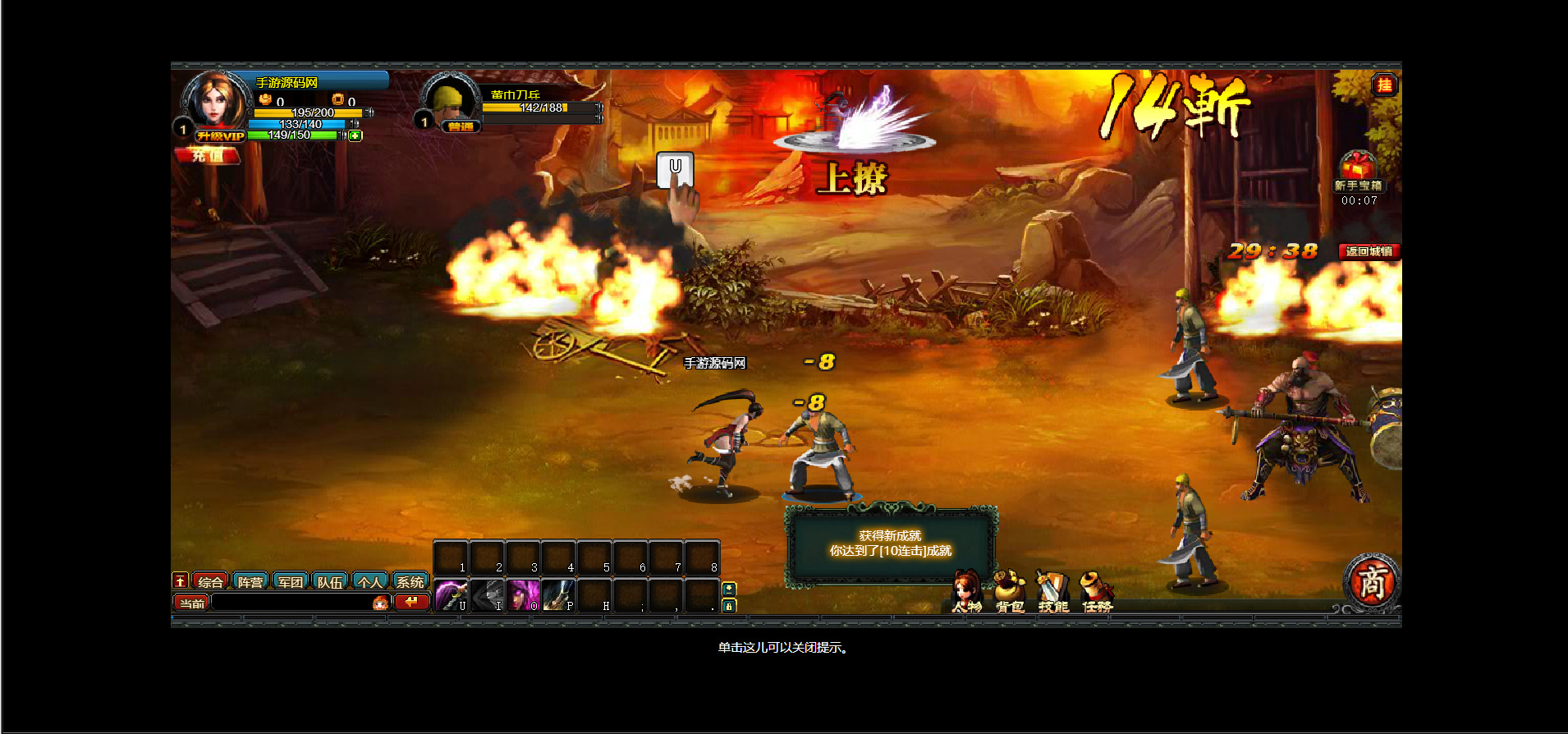Open the 技能 skills menu
This screenshot has width=1568, height=734.
point(1052,594)
